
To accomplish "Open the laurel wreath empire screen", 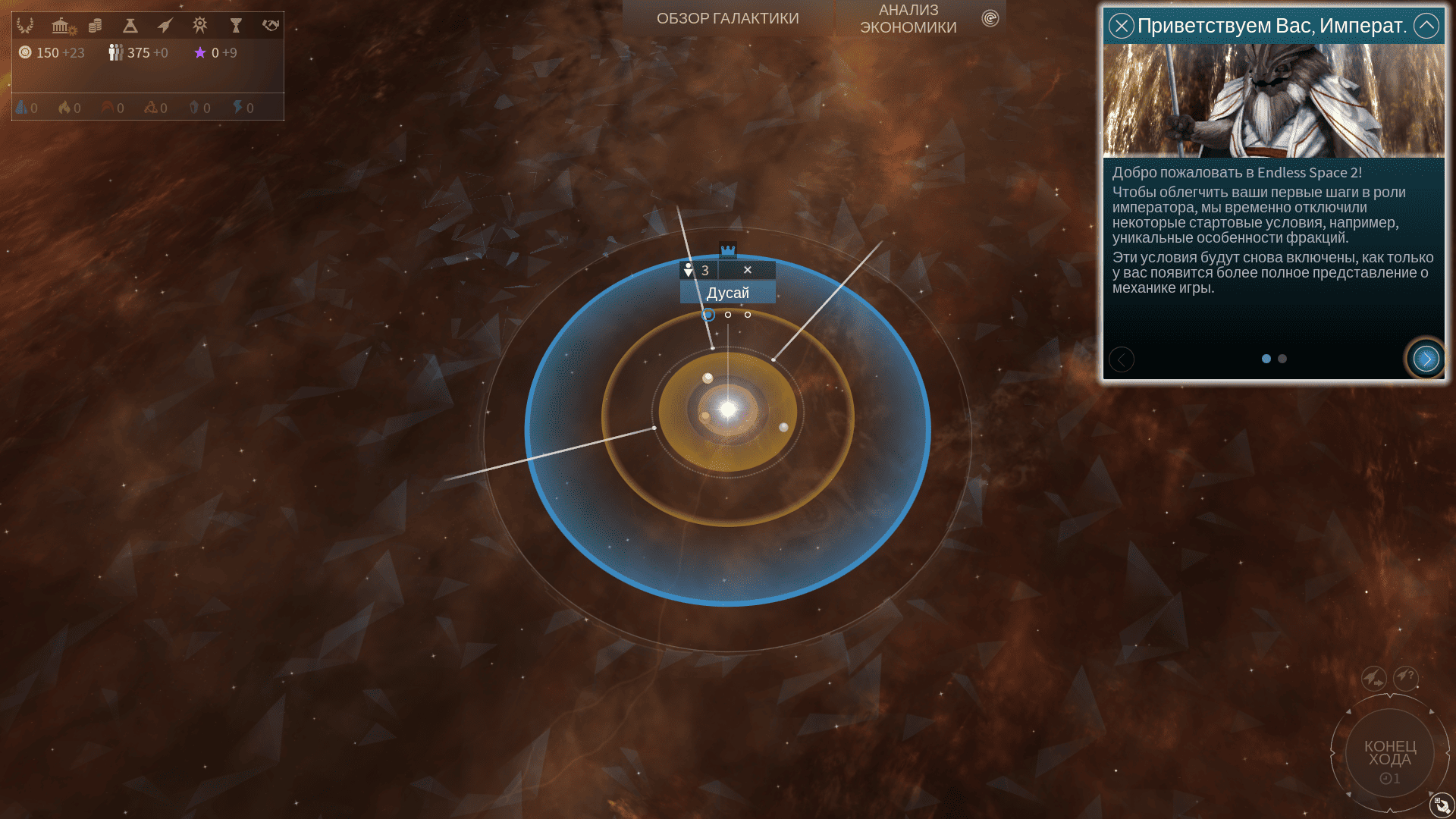I will [x=25, y=26].
